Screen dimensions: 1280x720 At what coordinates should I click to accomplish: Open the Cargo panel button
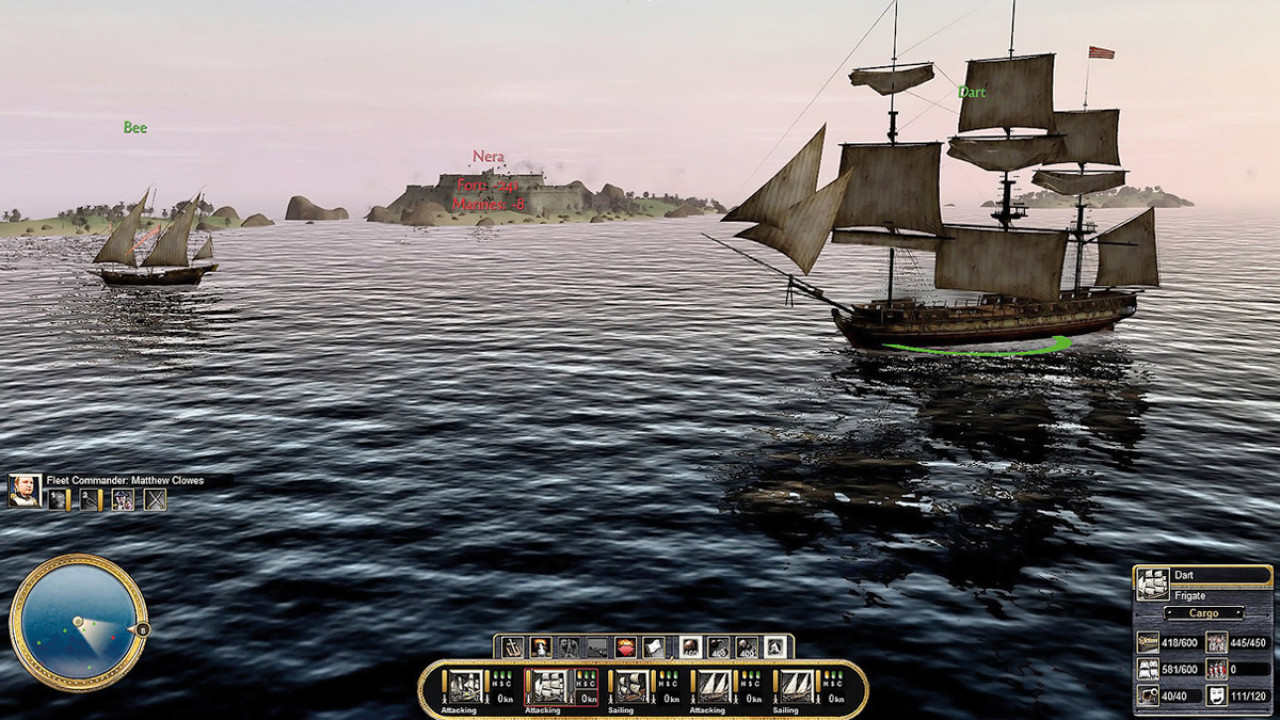[x=1204, y=613]
